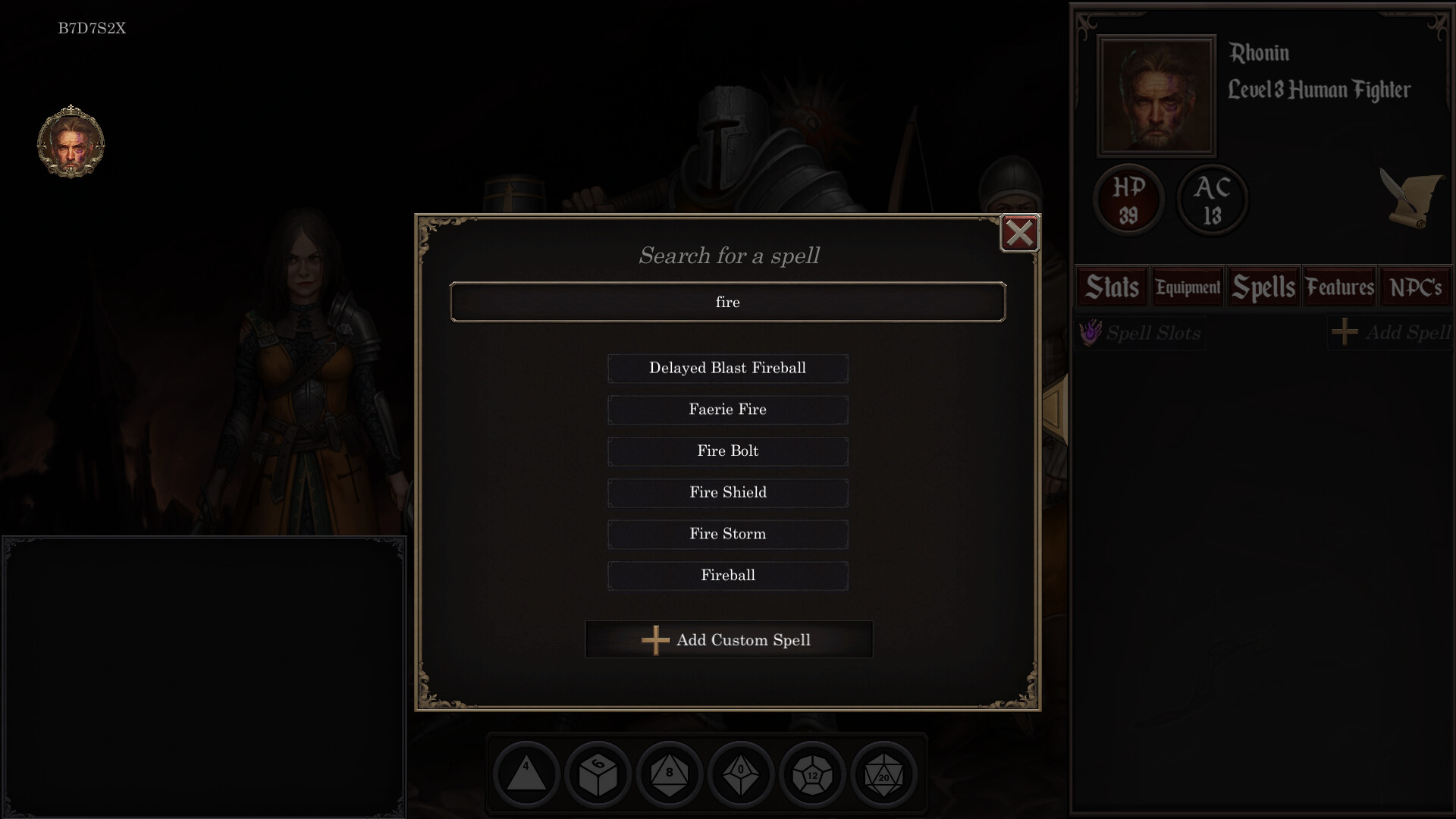Expand the Faerie Fire search result
Viewport: 1456px width, 819px height.
coord(727,409)
